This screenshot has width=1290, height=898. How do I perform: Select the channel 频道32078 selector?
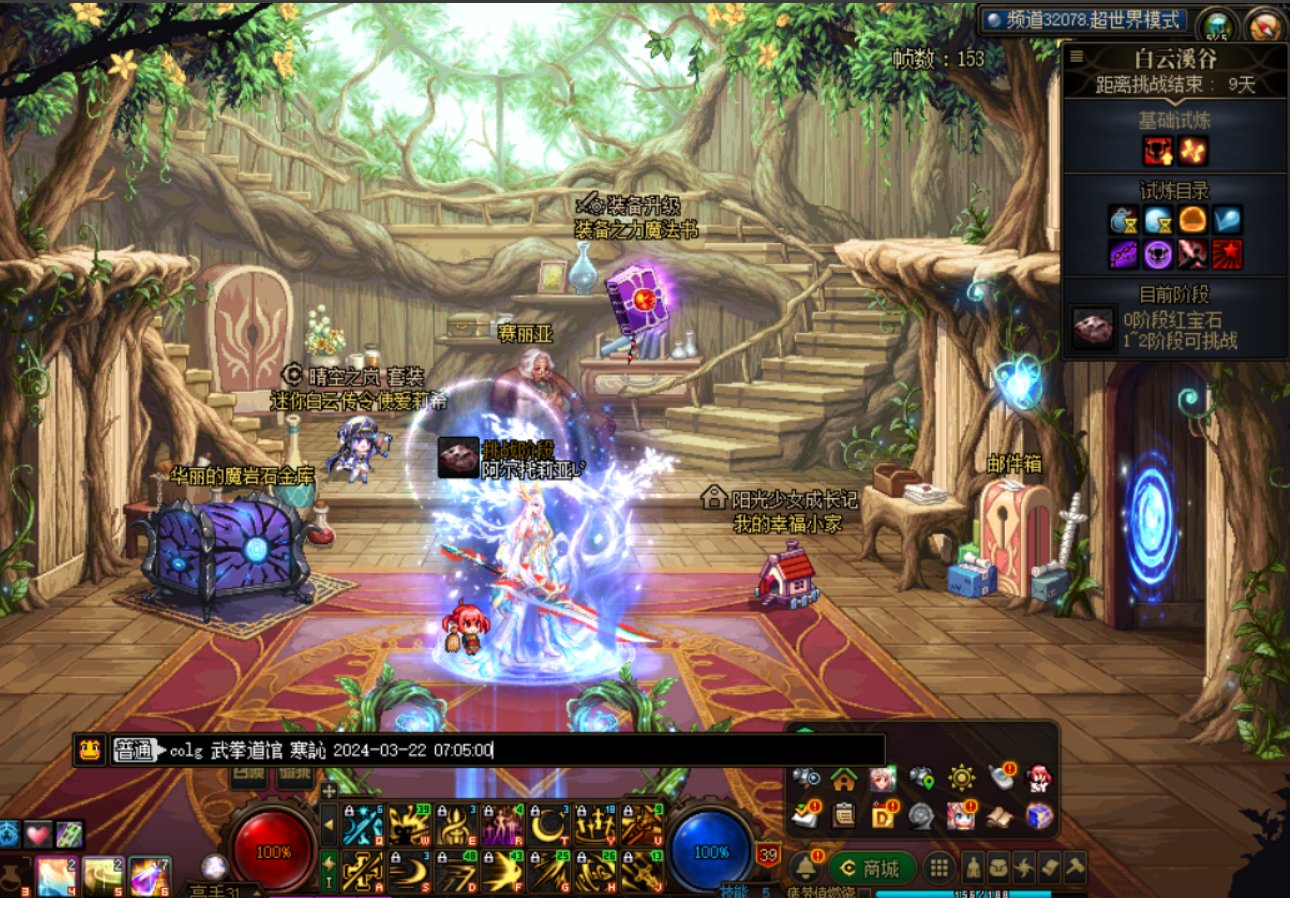1083,20
